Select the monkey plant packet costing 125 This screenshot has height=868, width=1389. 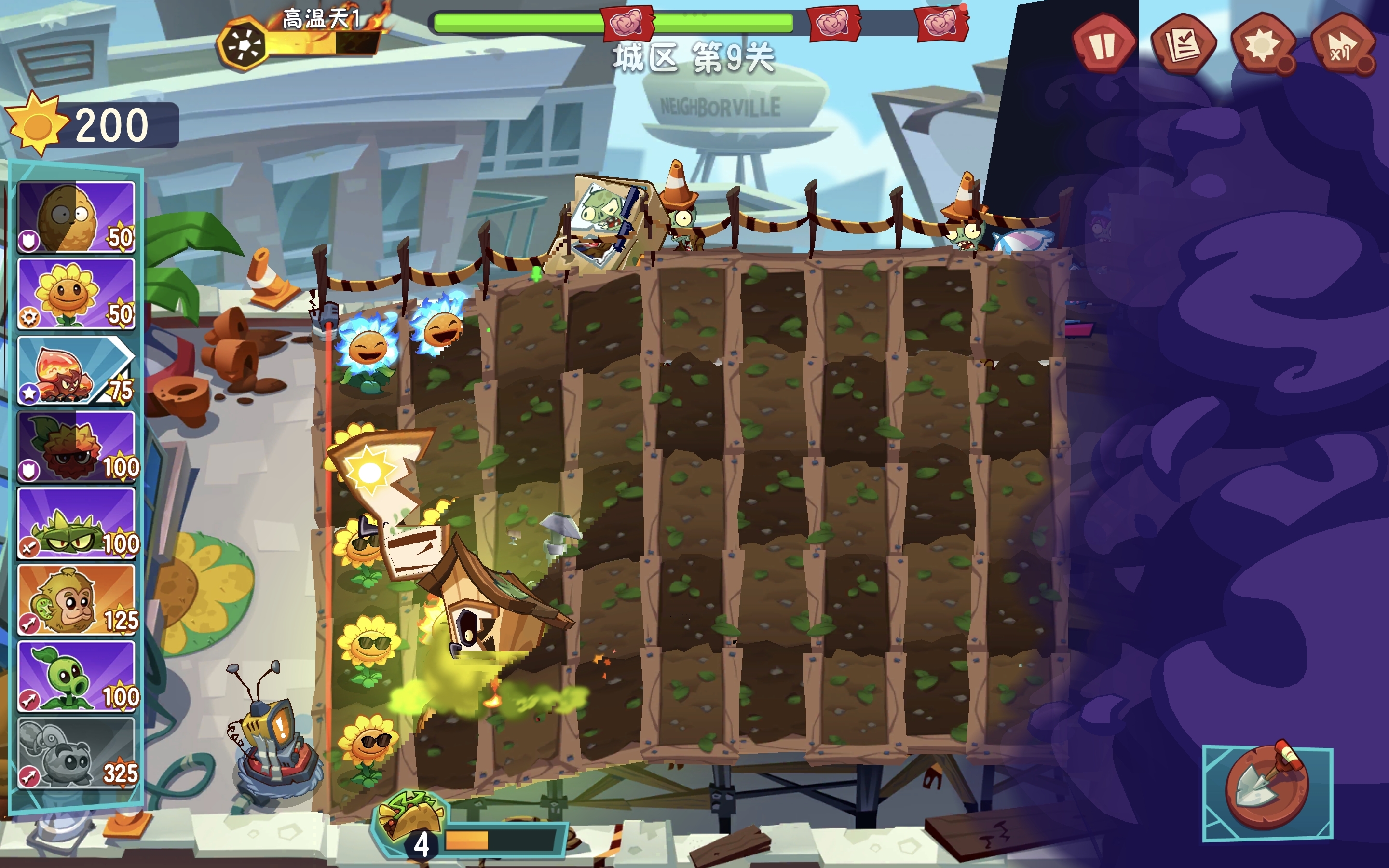(x=76, y=600)
